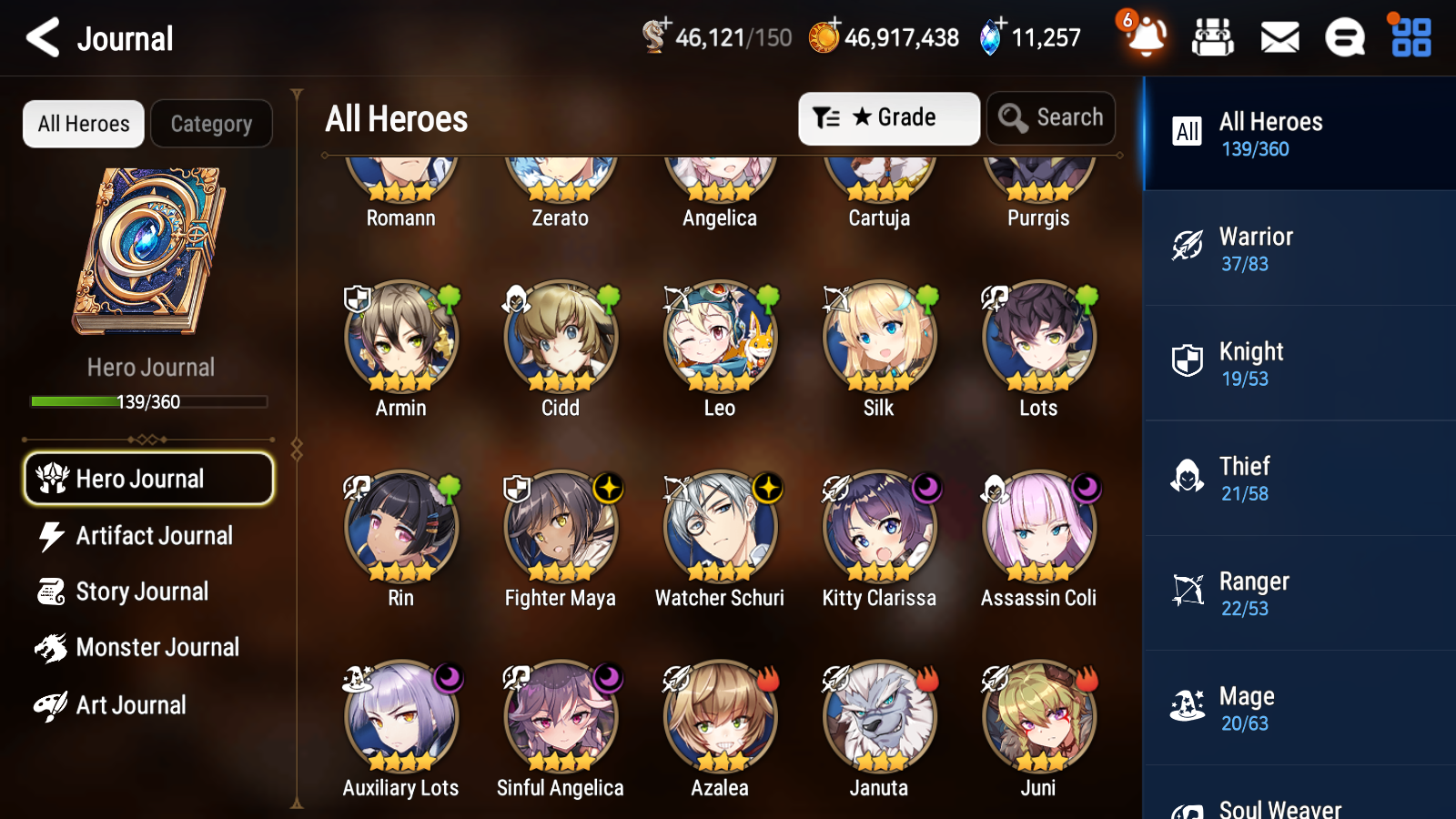The width and height of the screenshot is (1456, 819).
Task: Open the chat panel
Action: click(x=1344, y=38)
